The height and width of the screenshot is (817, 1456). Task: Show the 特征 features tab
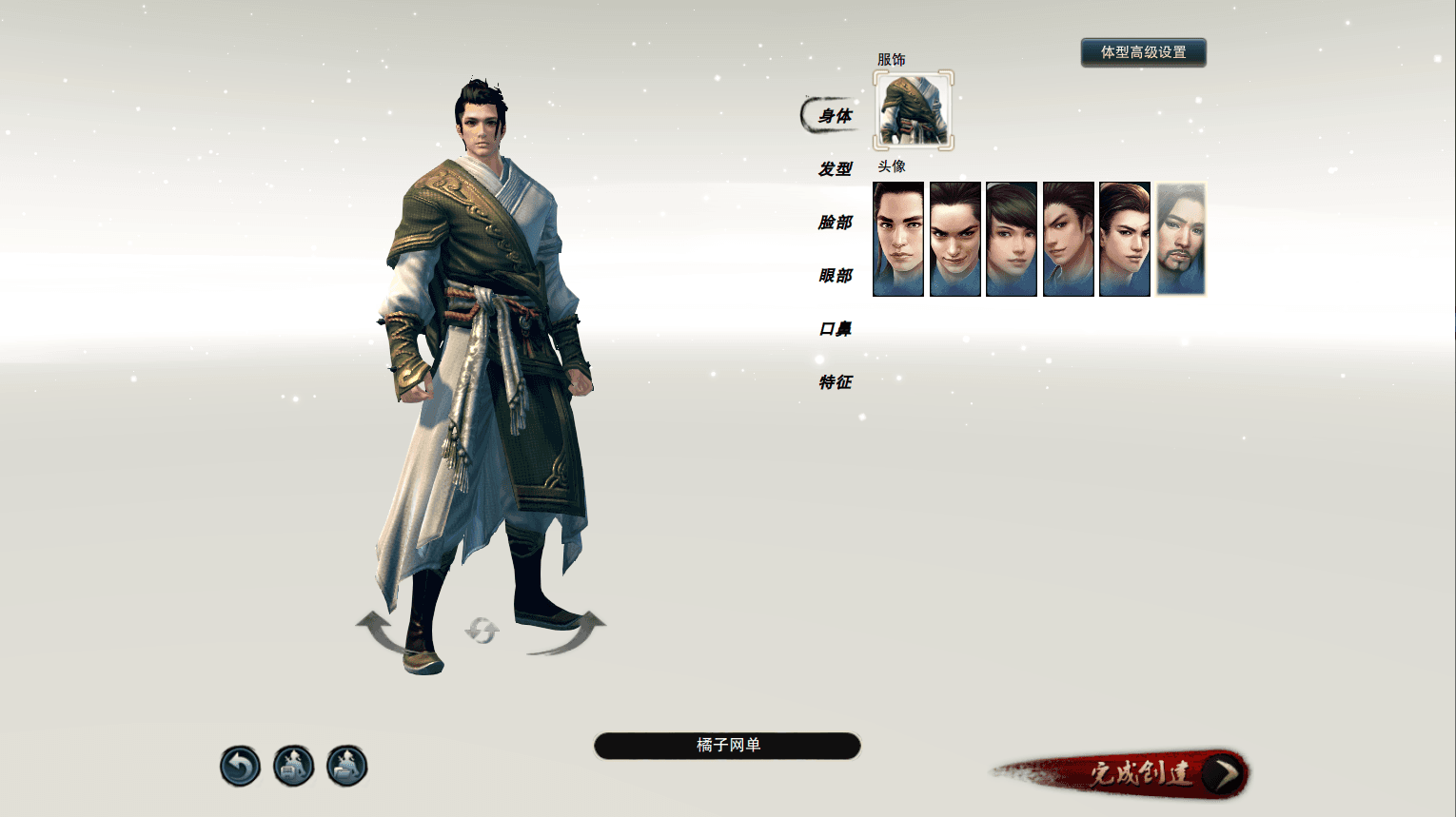click(835, 382)
